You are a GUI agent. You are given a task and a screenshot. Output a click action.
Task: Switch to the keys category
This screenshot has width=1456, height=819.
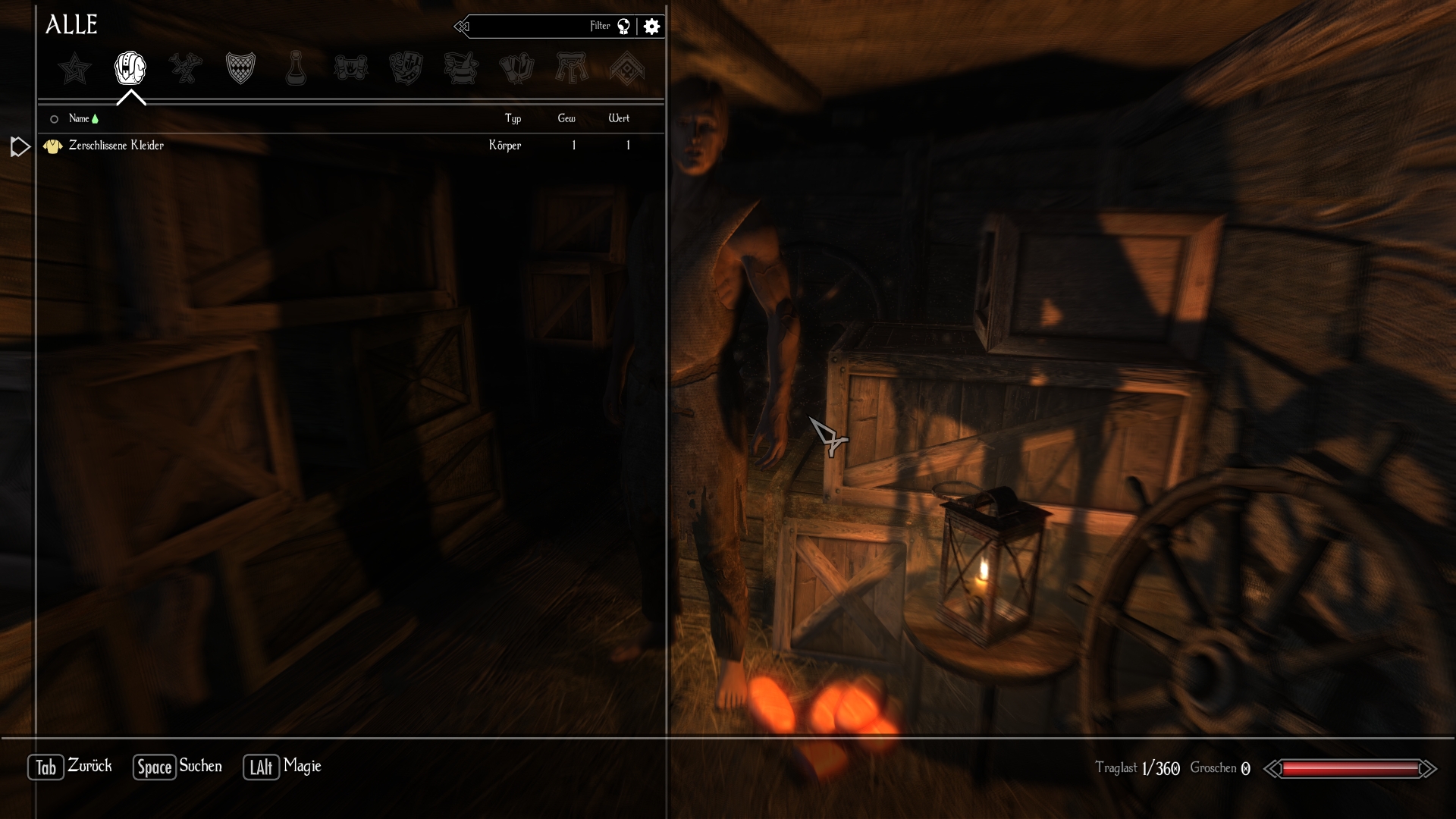coord(572,68)
